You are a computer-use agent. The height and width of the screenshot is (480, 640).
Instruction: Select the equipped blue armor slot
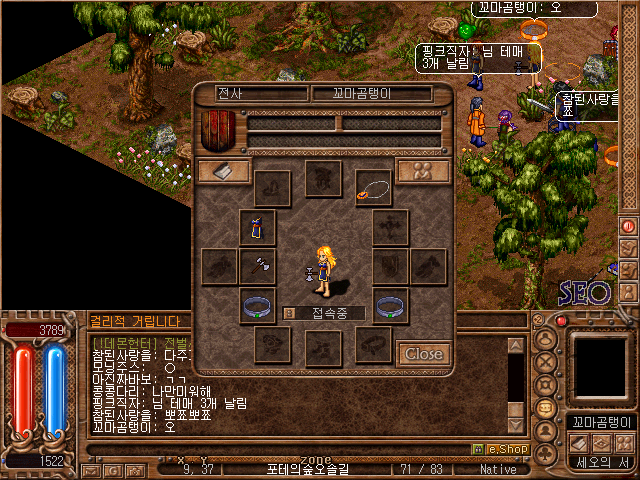[x=257, y=228]
